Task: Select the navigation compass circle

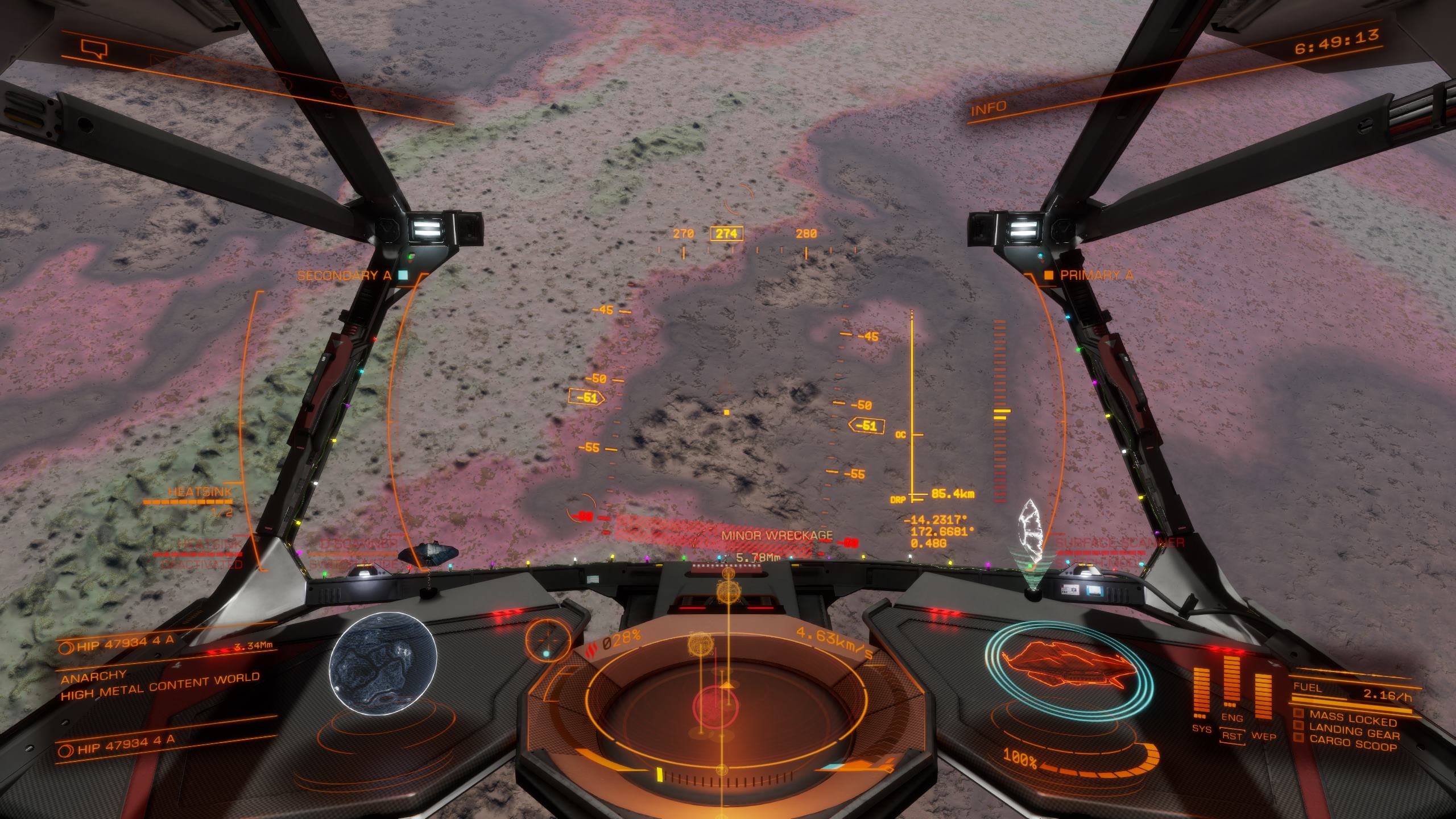Action: pos(548,641)
